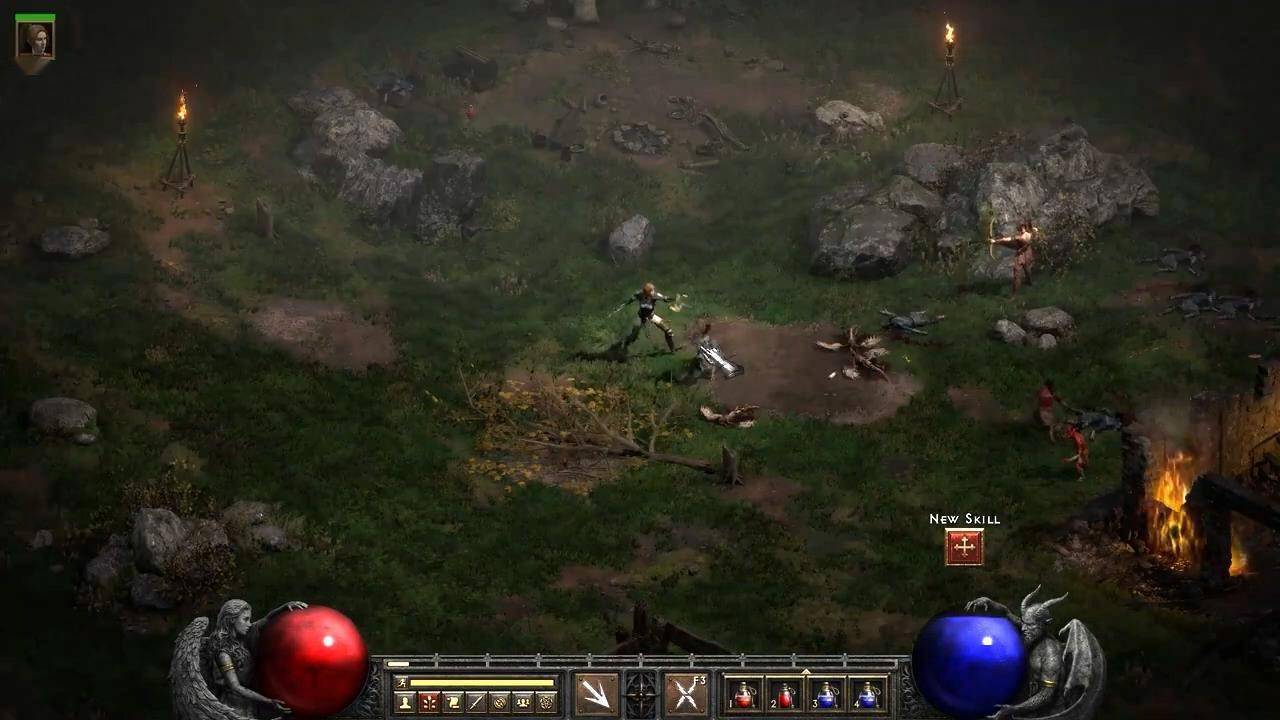Image resolution: width=1280 pixels, height=720 pixels.
Task: Open the Quest Log icon
Action: (452, 702)
